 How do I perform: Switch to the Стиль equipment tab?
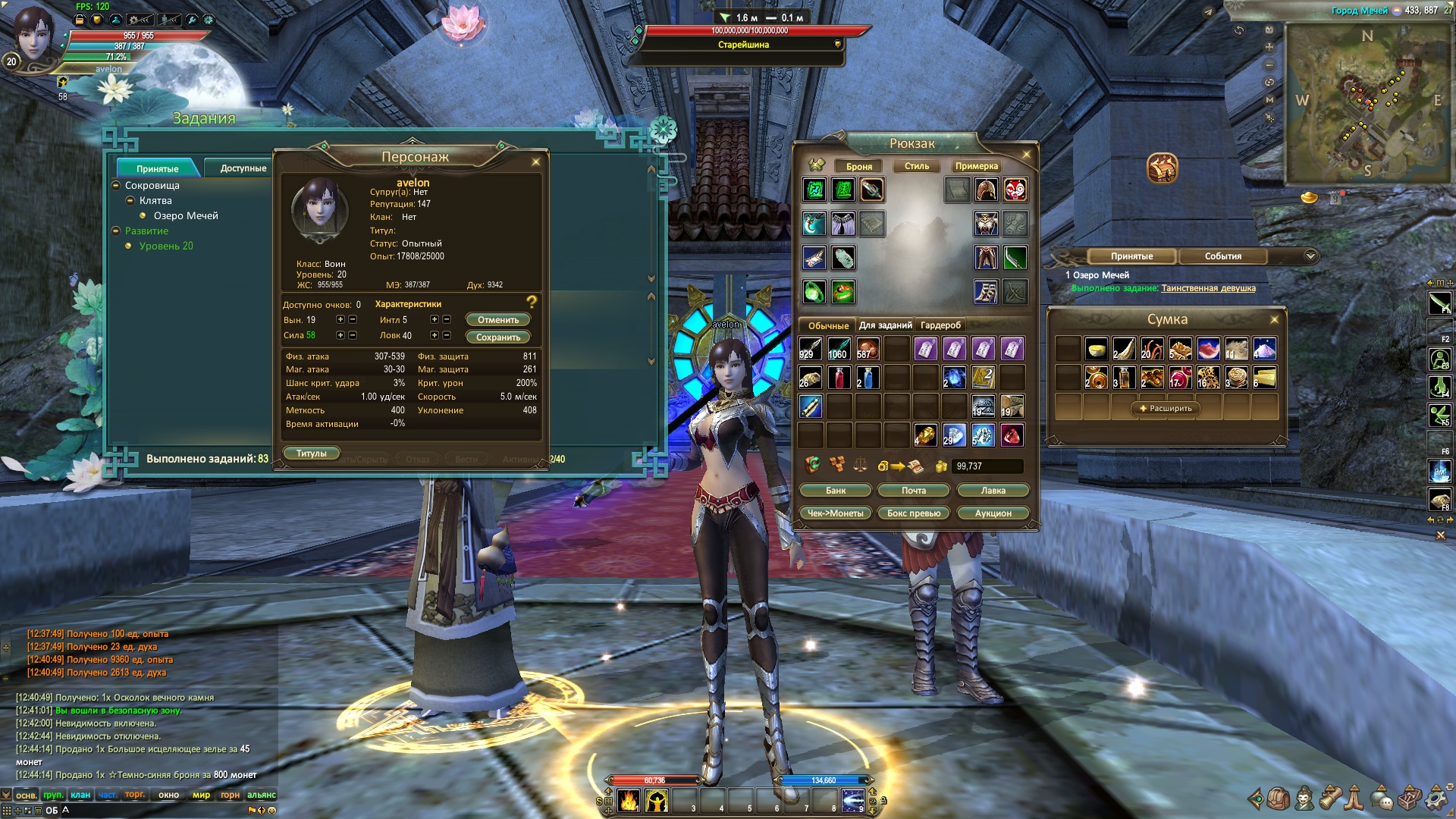point(916,166)
